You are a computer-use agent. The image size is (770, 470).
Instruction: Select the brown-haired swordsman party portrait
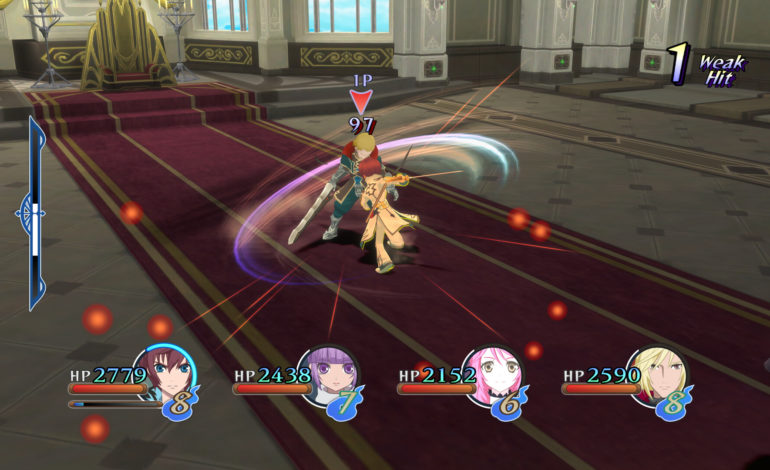(163, 374)
